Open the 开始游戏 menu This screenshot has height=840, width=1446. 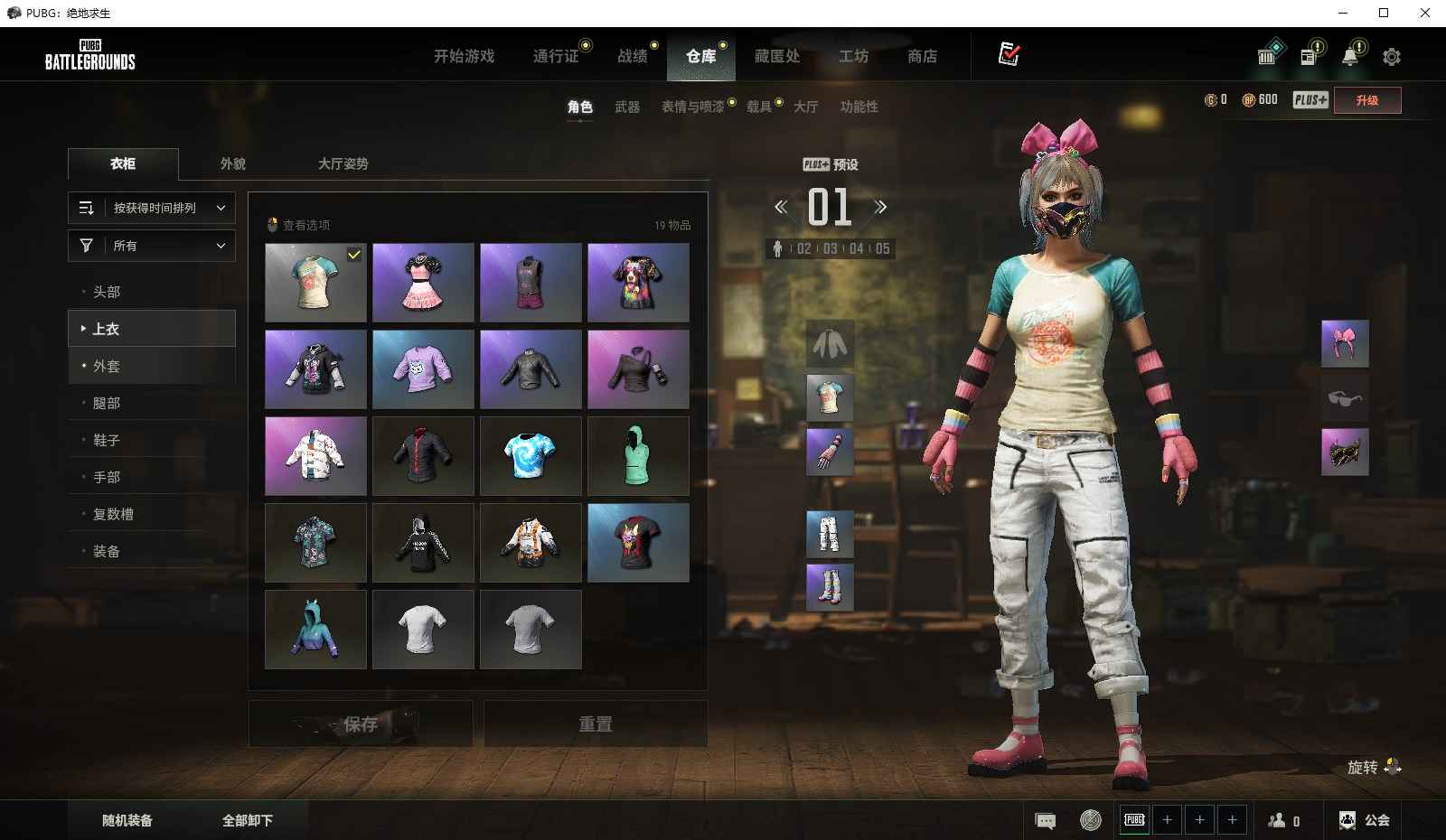point(464,56)
